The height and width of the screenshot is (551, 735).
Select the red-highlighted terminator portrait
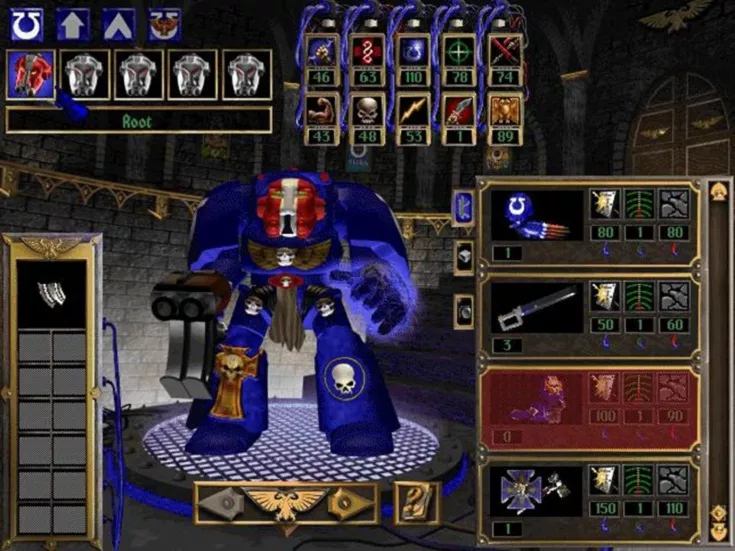[30, 75]
